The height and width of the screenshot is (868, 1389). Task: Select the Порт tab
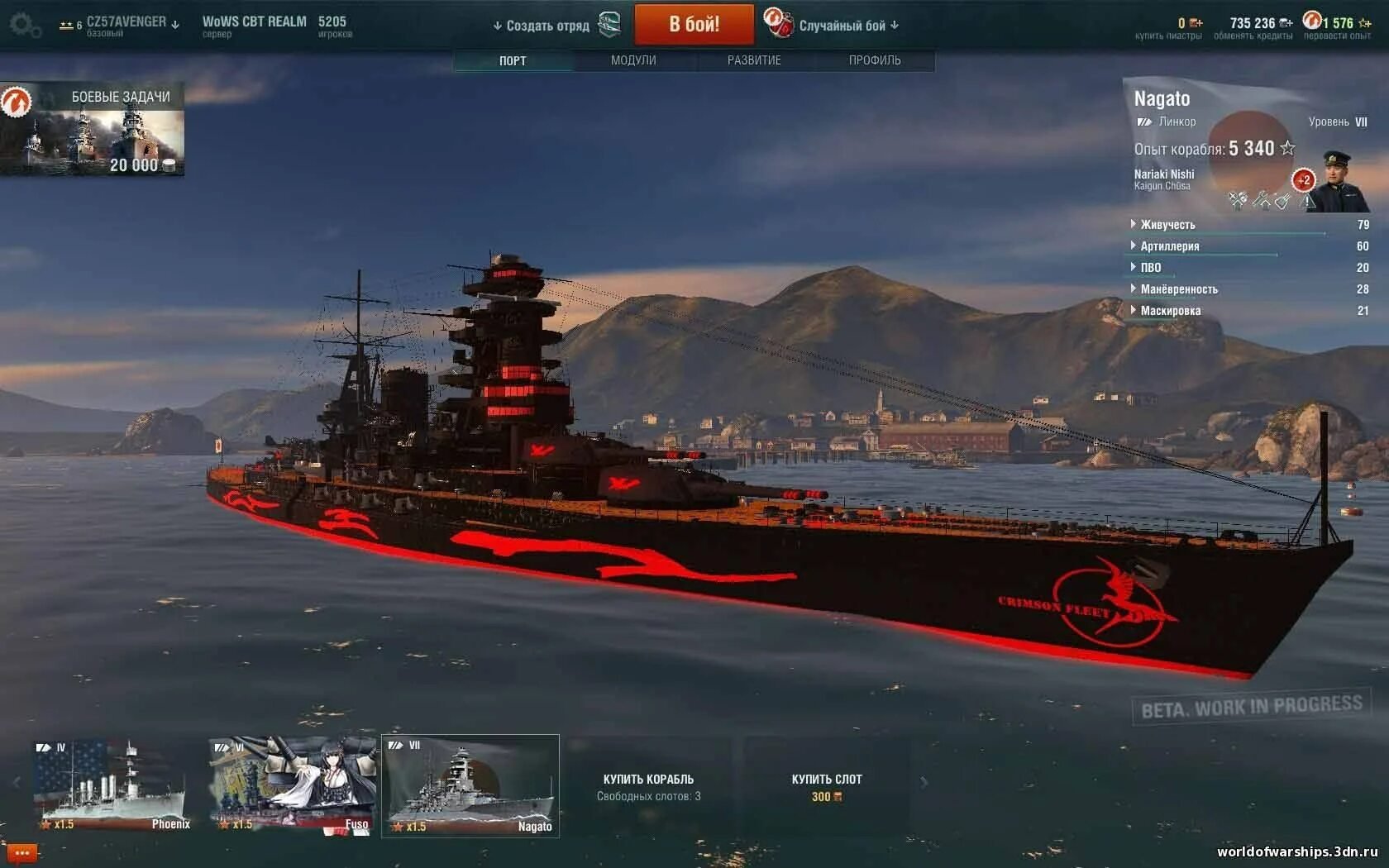pyautogui.click(x=513, y=60)
